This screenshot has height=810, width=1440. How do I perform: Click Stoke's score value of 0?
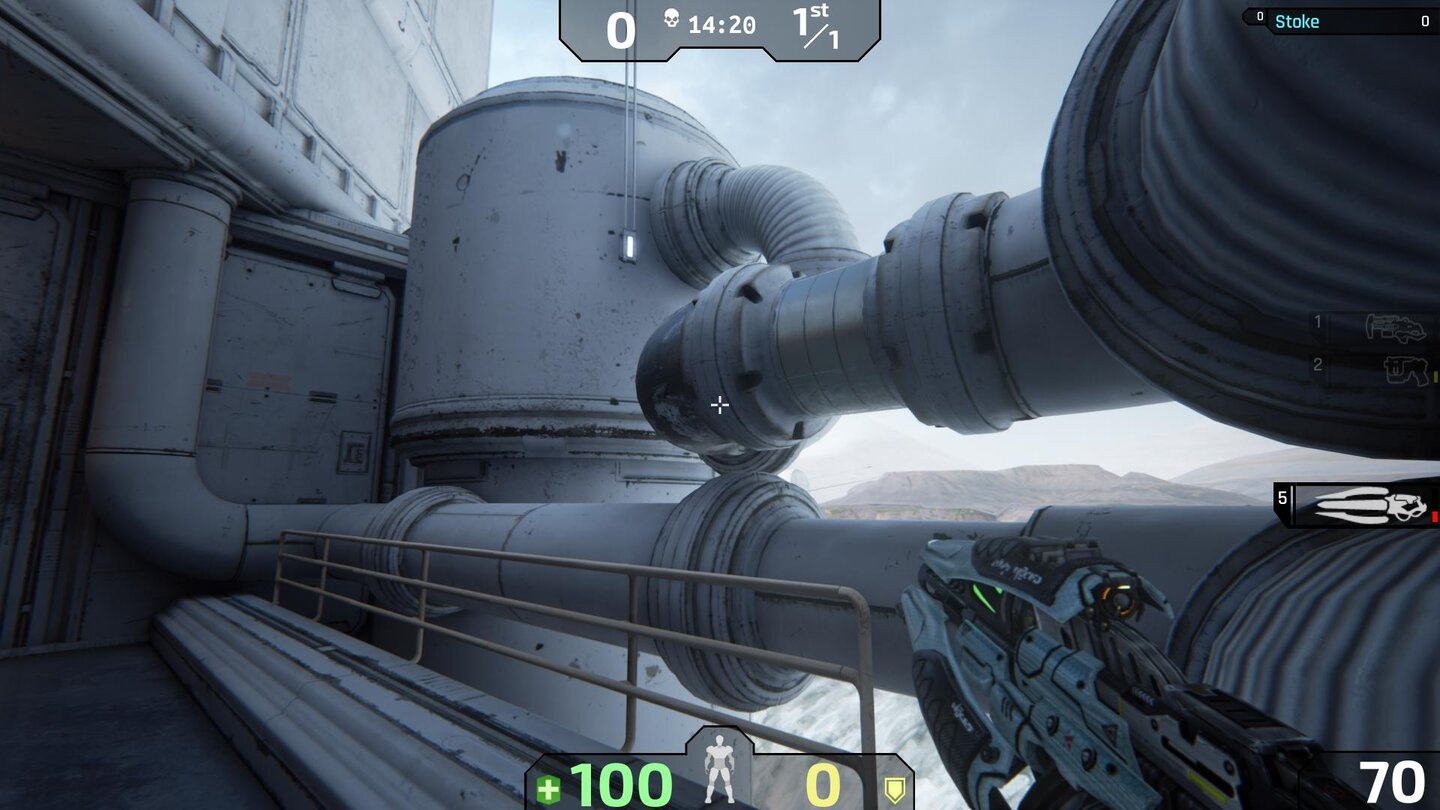1424,21
